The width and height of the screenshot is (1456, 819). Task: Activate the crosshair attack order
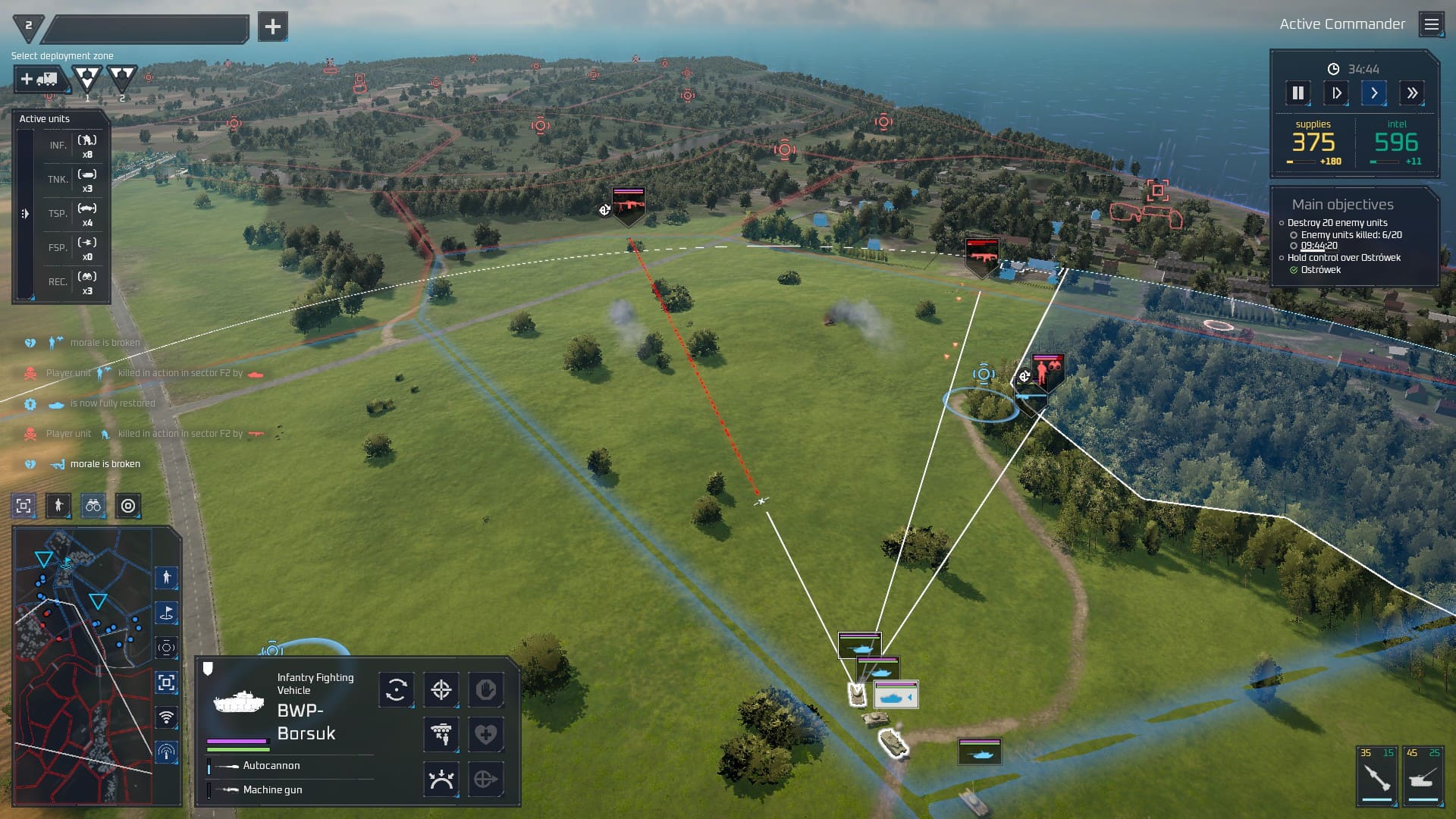(x=441, y=690)
